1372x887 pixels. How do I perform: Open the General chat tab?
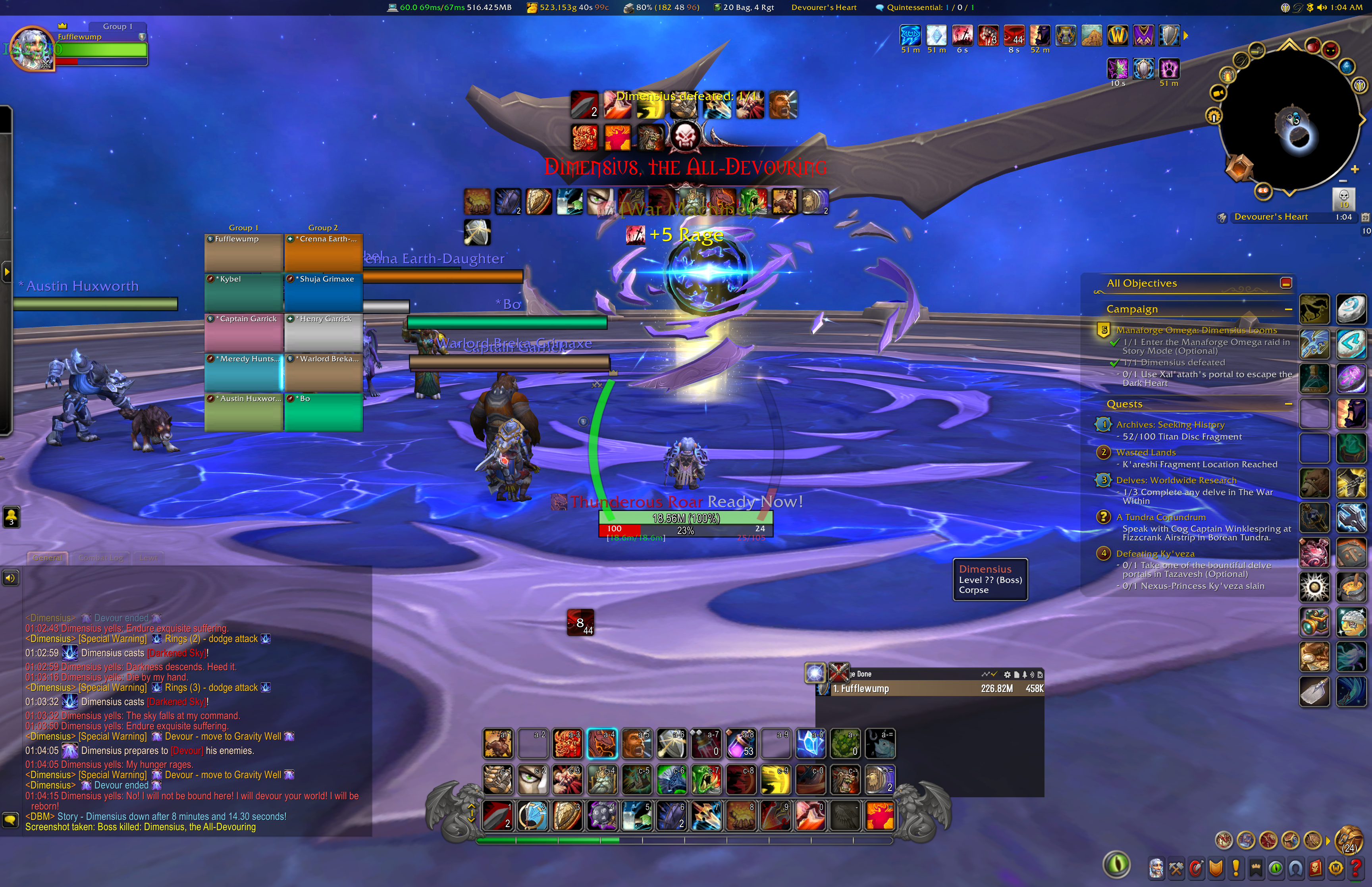coord(47,557)
